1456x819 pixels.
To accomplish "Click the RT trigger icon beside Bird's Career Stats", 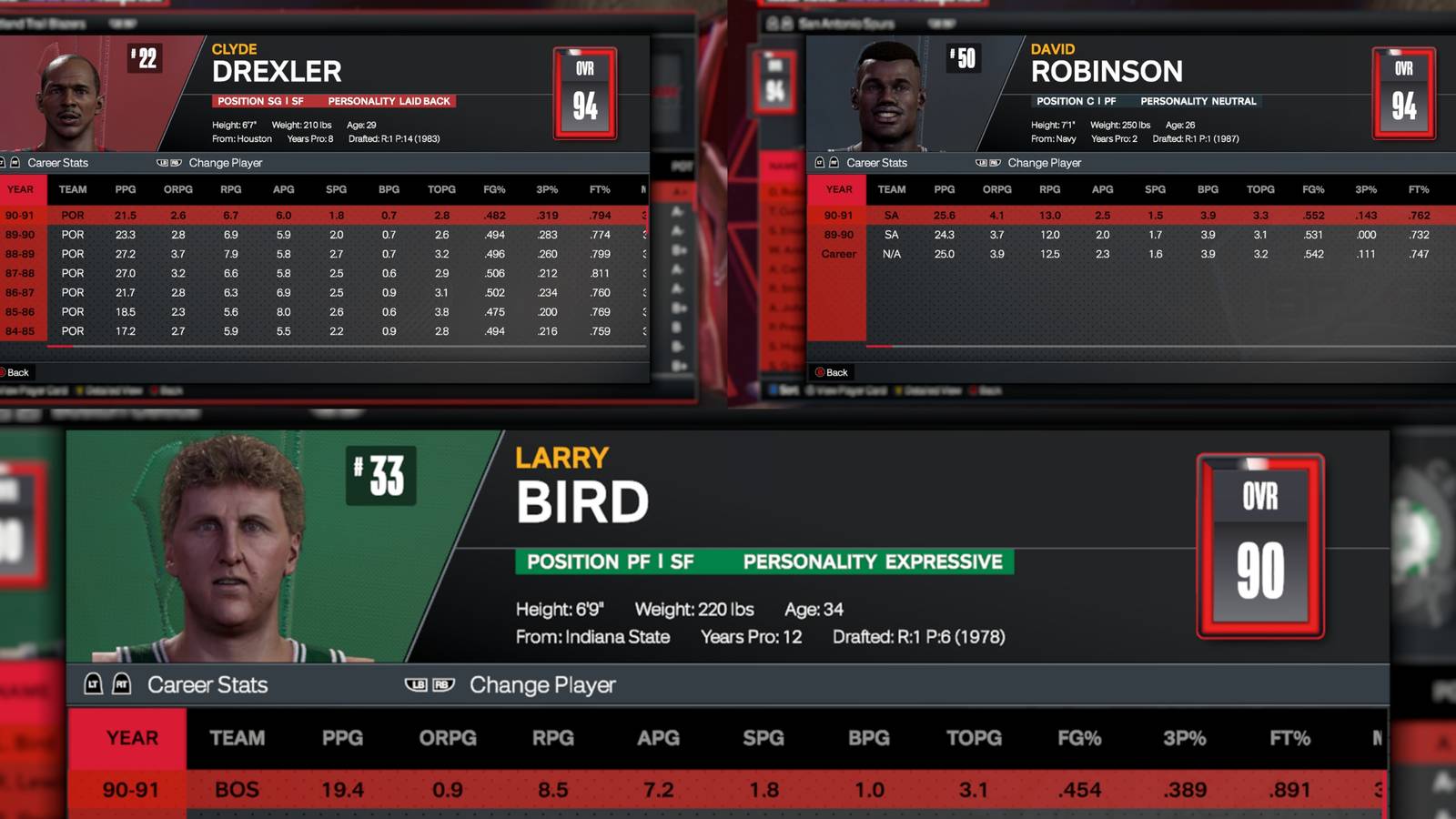I will pos(122,685).
